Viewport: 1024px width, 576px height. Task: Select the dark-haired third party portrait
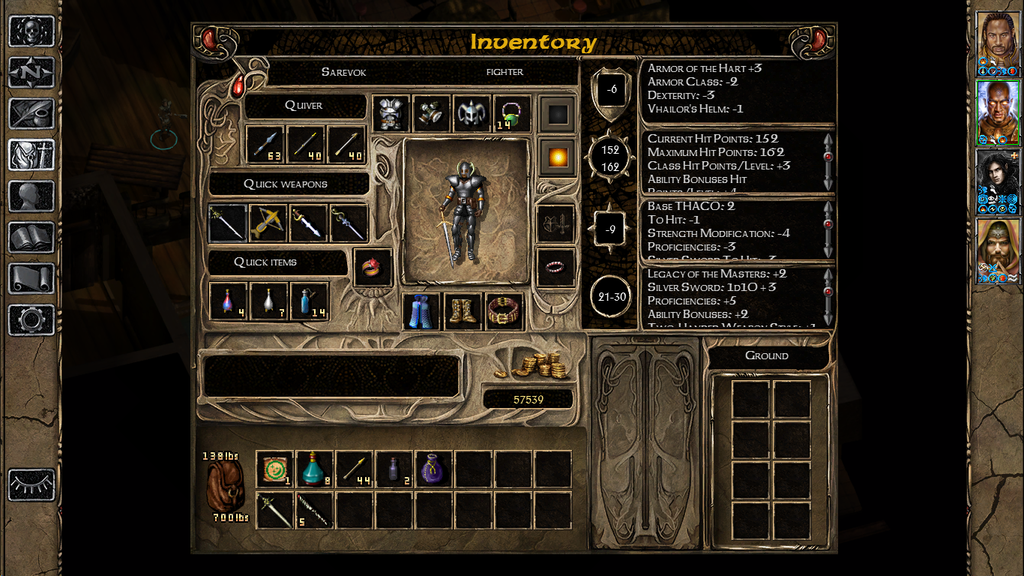point(997,178)
